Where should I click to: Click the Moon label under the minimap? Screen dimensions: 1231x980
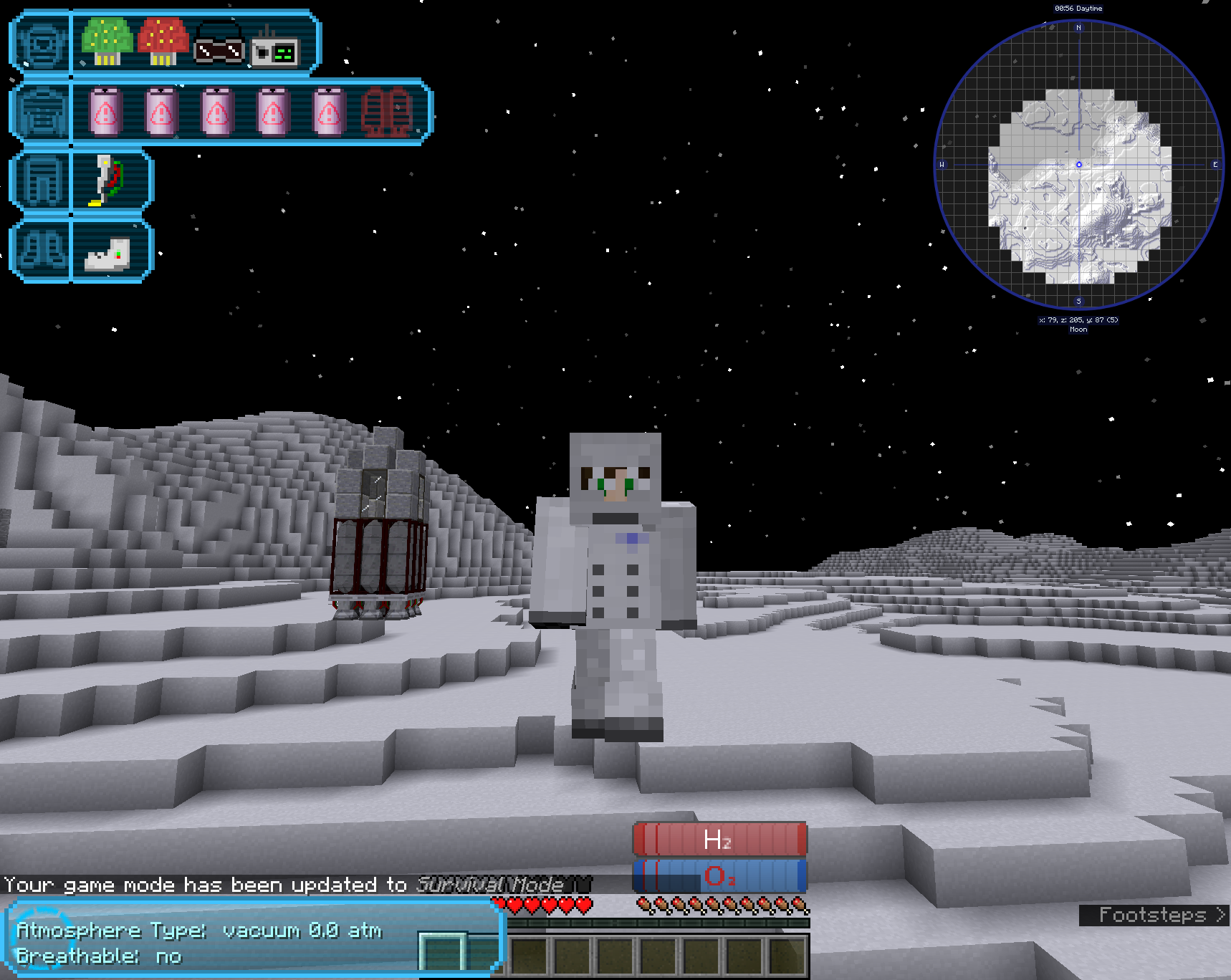coord(1077,330)
